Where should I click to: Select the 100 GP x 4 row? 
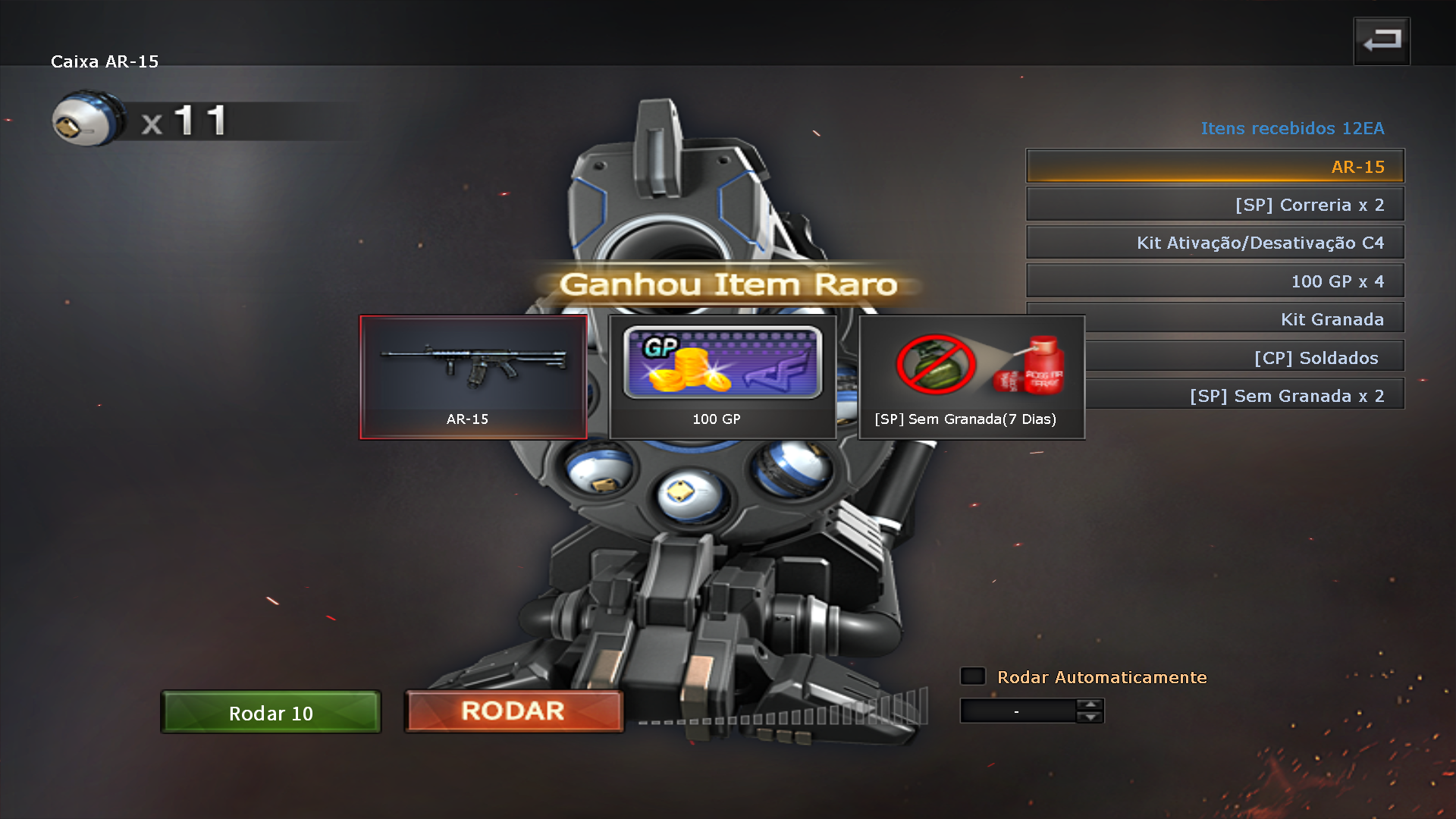click(1215, 281)
